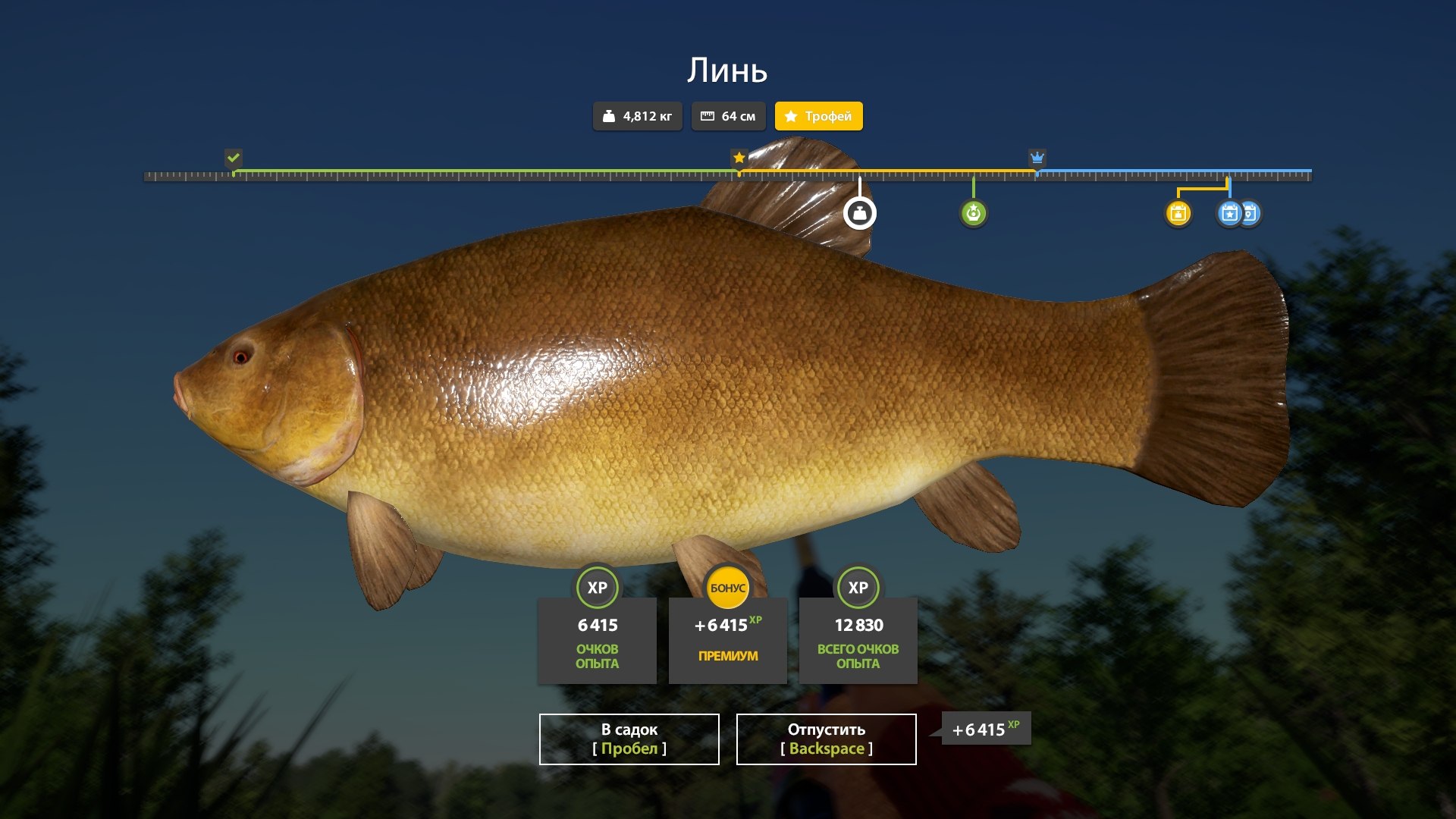Click the green medal marker under the scale
Viewport: 1456px width, 819px height.
point(973,213)
